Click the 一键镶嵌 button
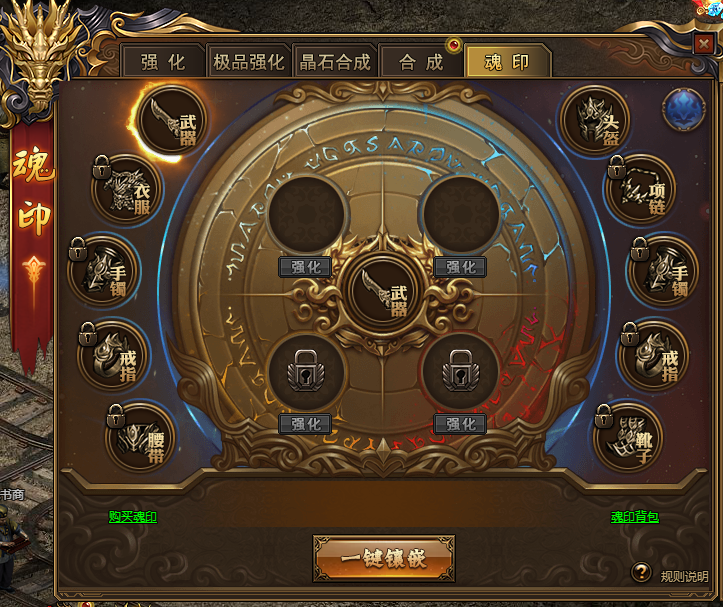723x607 pixels. click(x=384, y=558)
